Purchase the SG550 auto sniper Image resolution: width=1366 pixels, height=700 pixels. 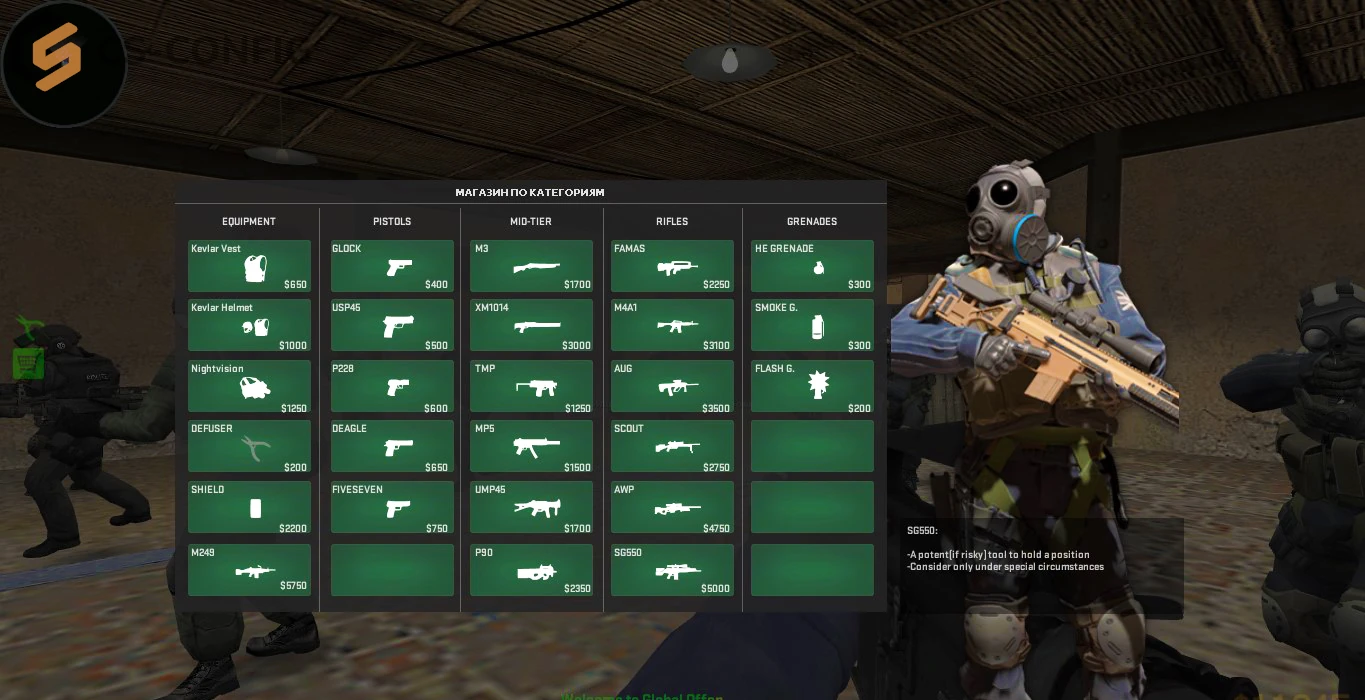pyautogui.click(x=672, y=570)
